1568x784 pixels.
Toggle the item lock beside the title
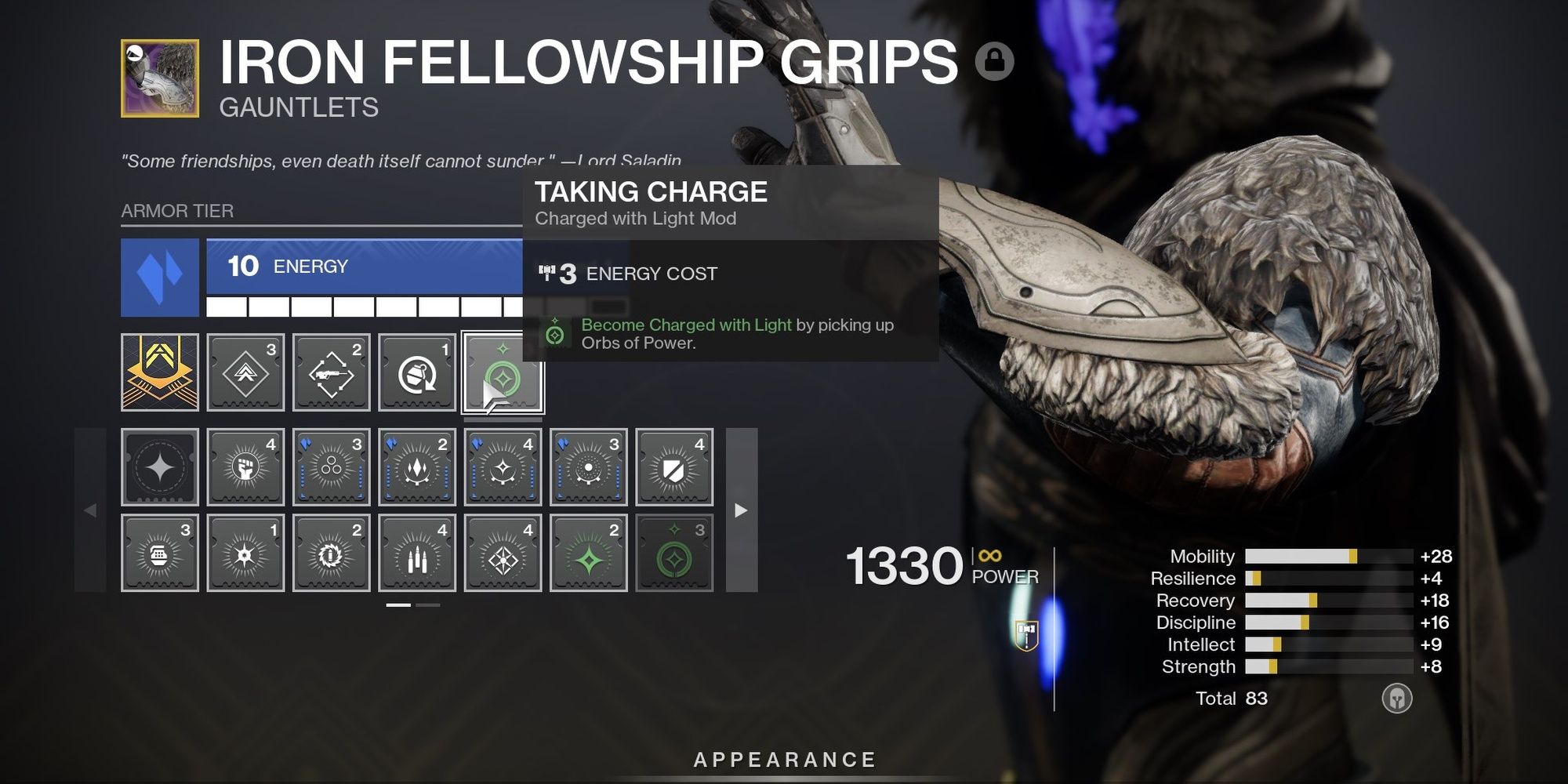coord(996,61)
